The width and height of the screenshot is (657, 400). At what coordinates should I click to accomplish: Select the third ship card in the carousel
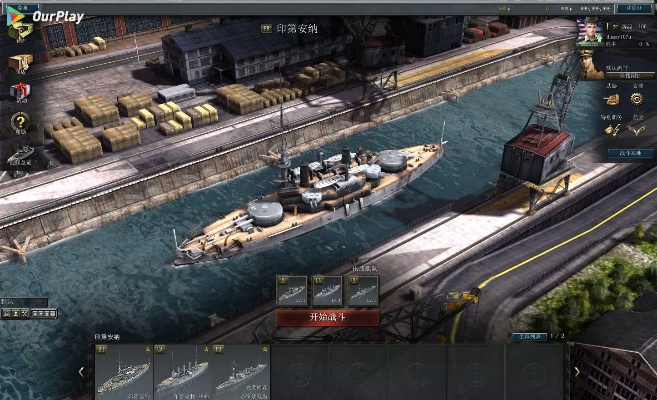241,373
